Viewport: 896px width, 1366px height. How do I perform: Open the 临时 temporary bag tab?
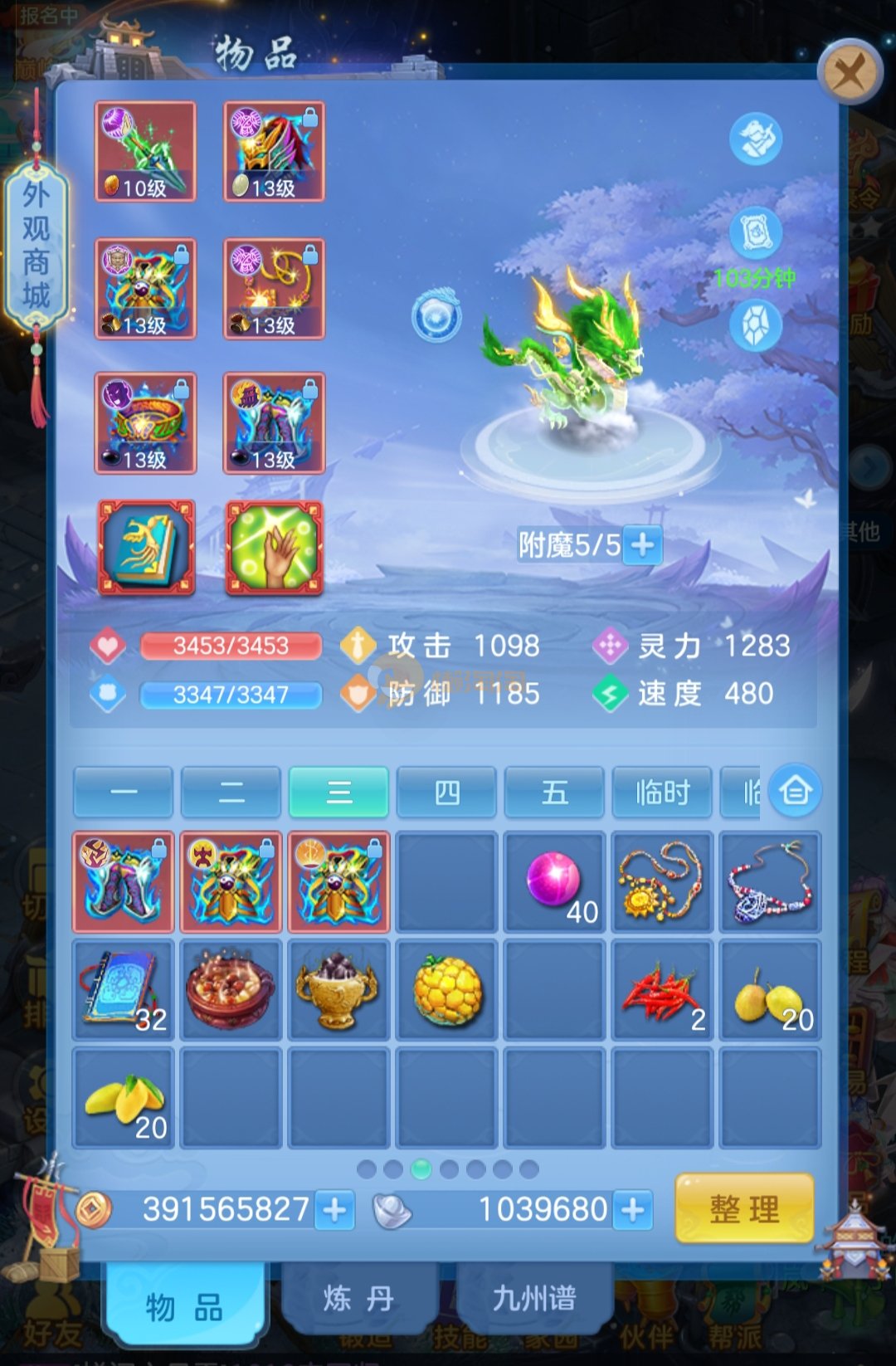(662, 793)
